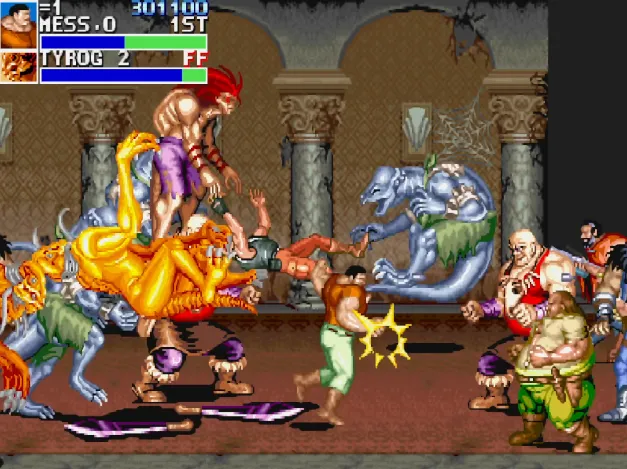Select the Tyrog boss portrait
The height and width of the screenshot is (469, 627).
(x=18, y=67)
